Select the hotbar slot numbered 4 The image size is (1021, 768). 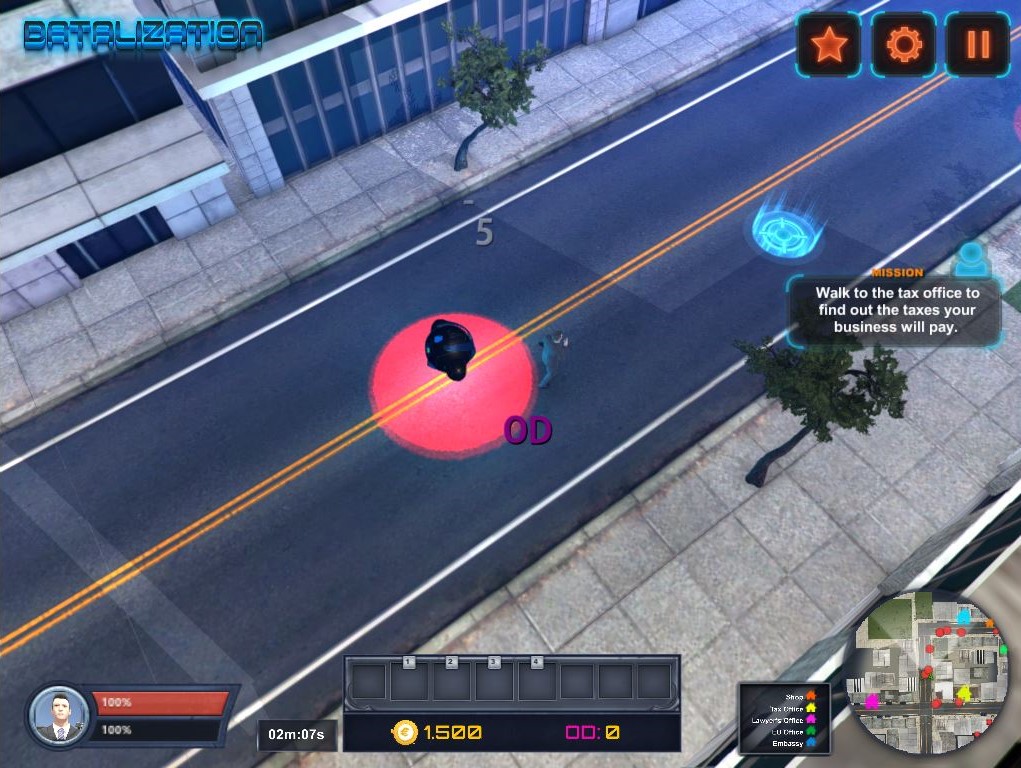[537, 681]
